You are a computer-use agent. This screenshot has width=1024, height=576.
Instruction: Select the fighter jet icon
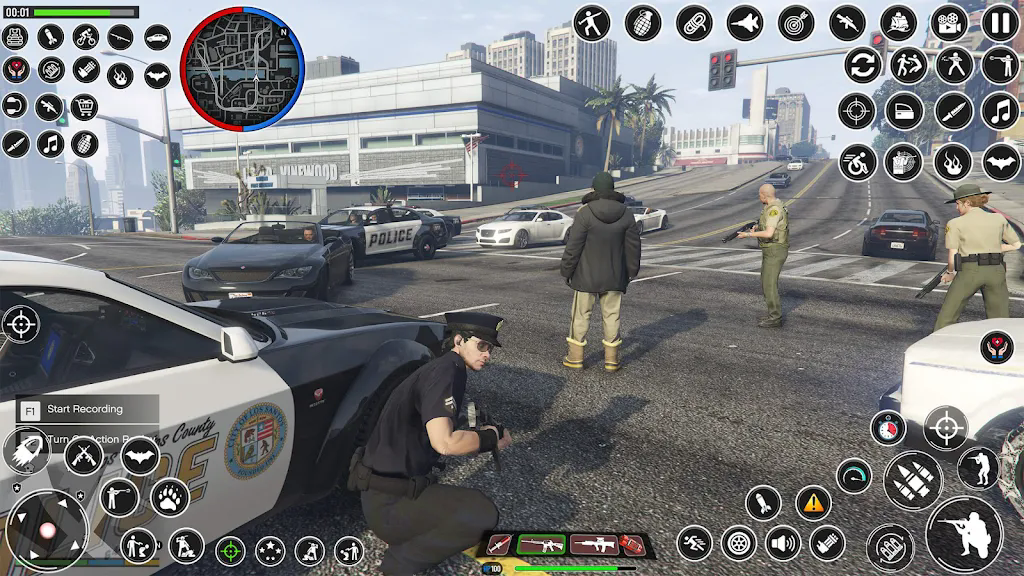tap(745, 22)
